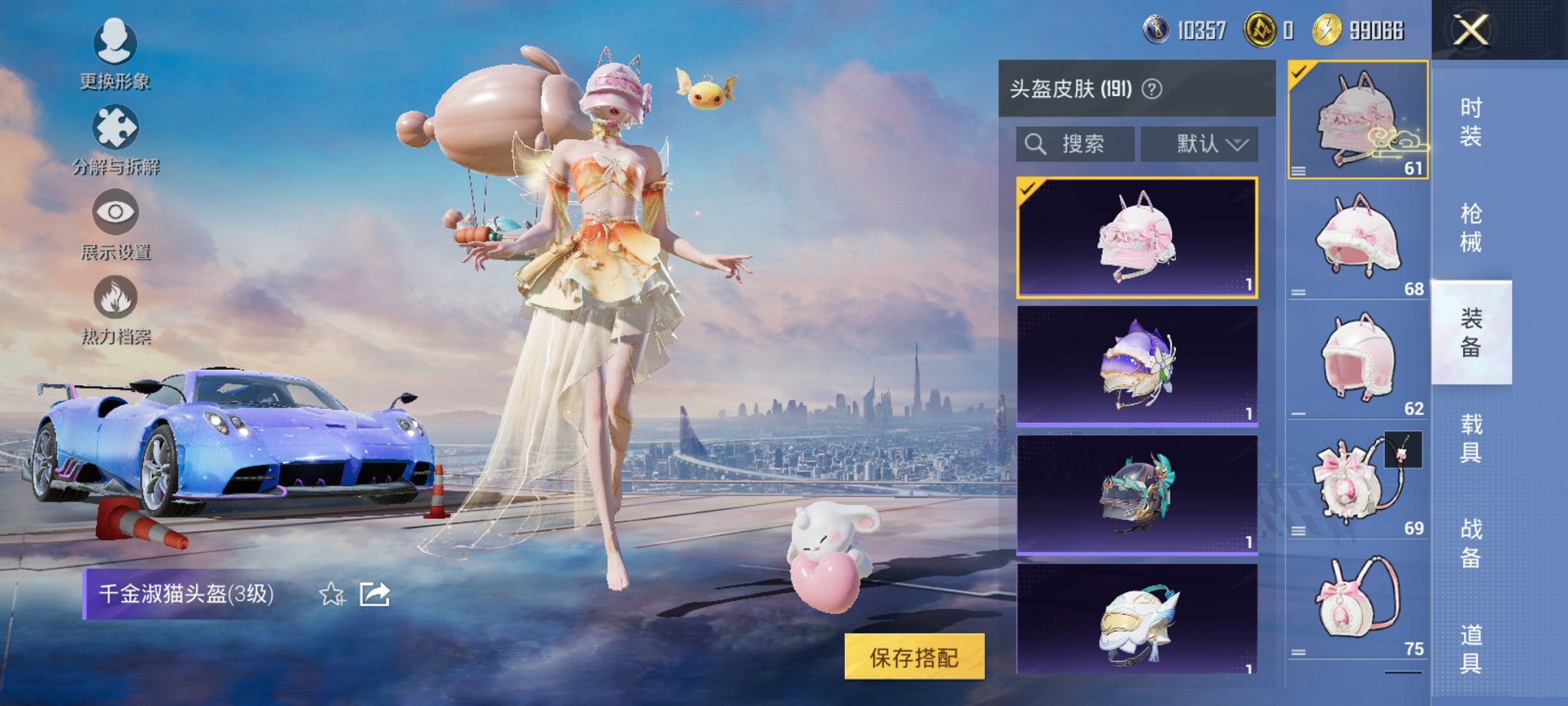Toggle selection checkmark on the equipped backpack item
This screenshot has width=1568, height=706.
[1298, 73]
